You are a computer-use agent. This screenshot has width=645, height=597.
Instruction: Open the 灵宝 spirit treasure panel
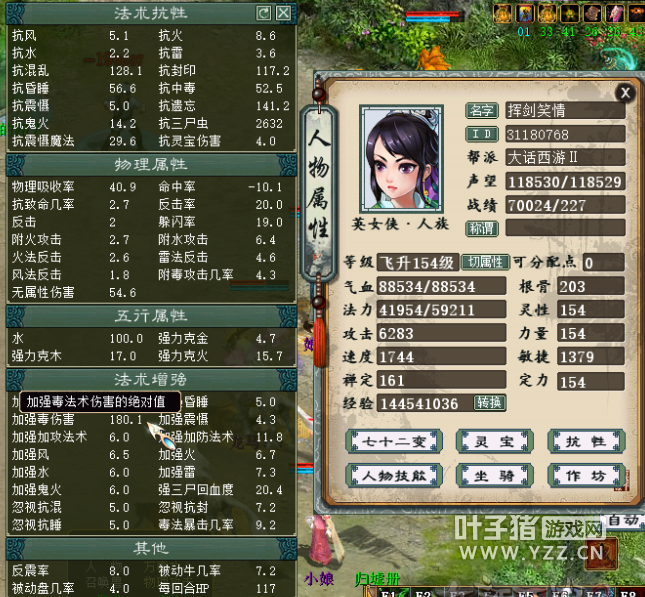click(x=489, y=442)
